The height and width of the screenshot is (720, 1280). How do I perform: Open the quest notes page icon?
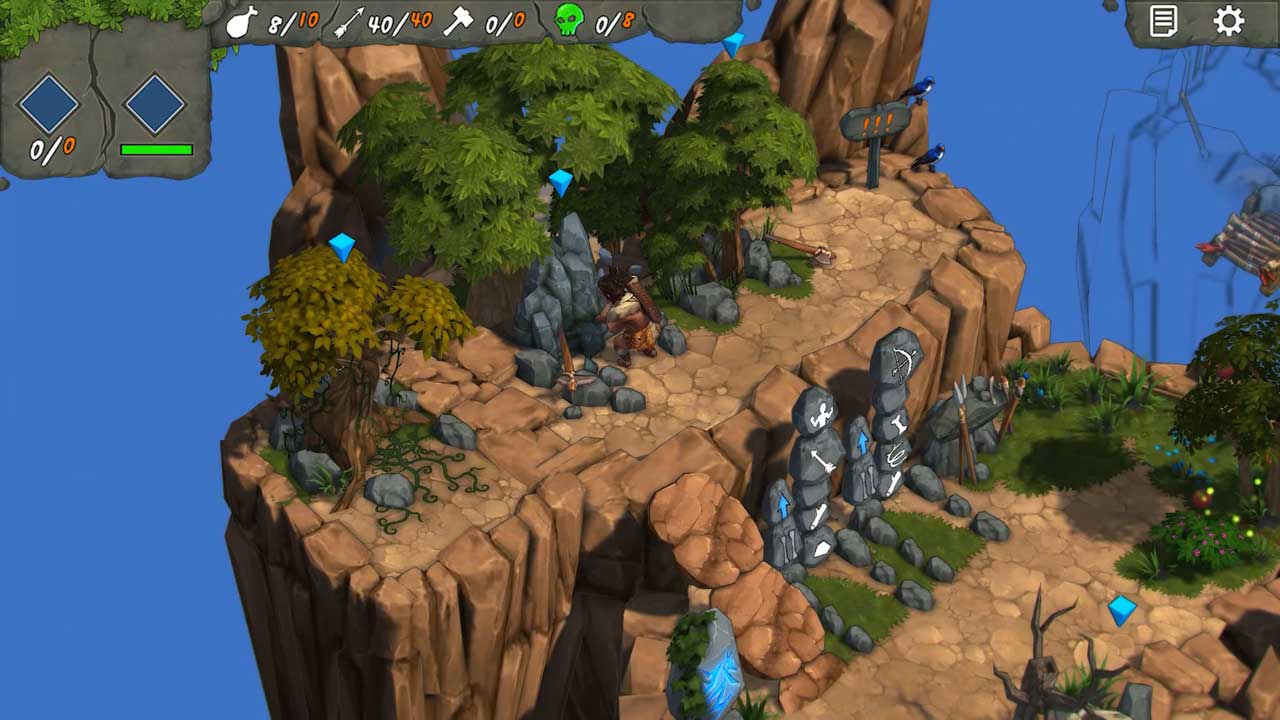[x=1164, y=21]
